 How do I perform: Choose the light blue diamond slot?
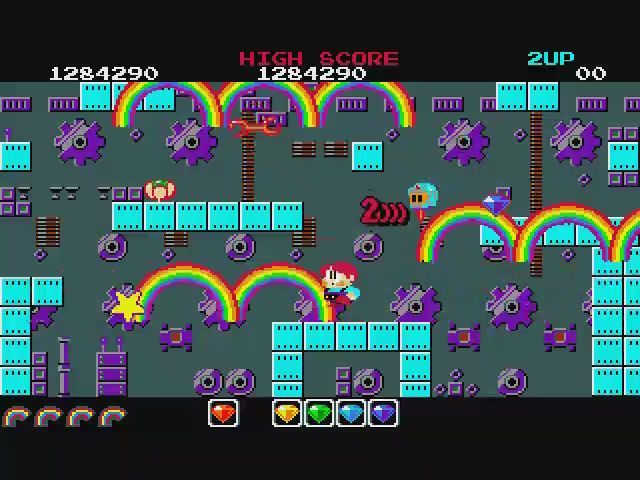(351, 413)
